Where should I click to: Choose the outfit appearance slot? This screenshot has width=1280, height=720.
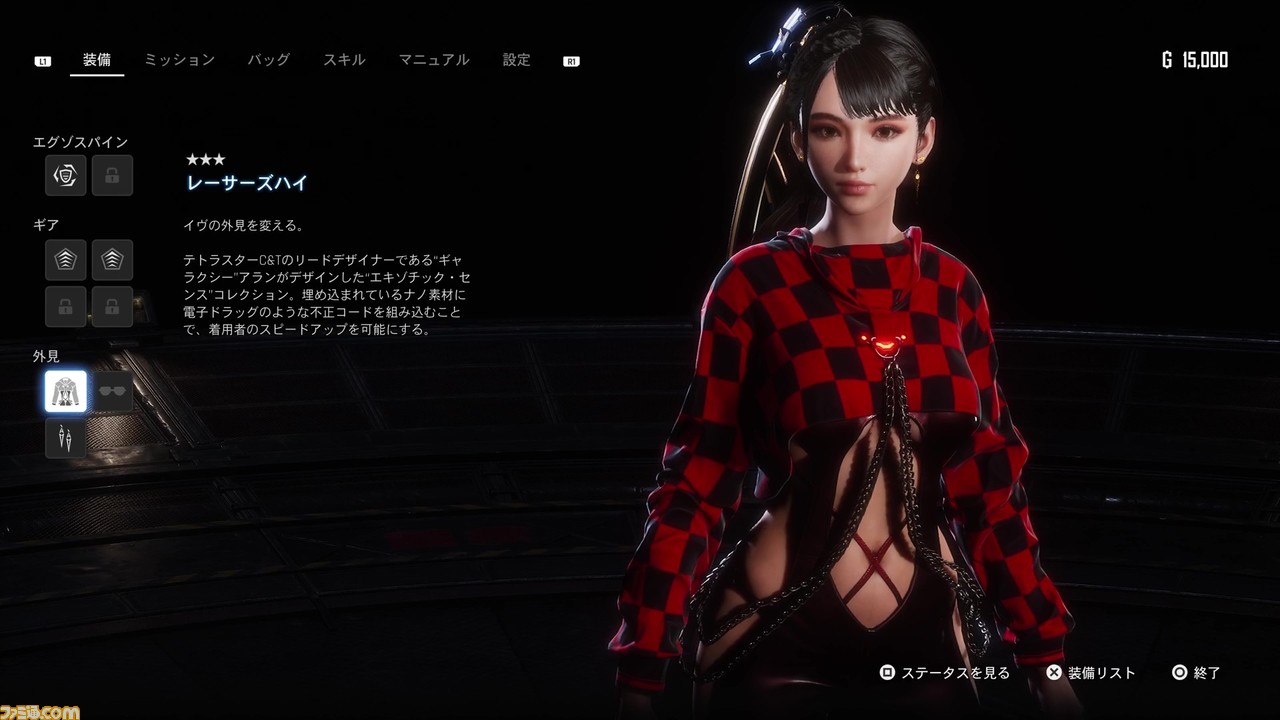coord(66,391)
